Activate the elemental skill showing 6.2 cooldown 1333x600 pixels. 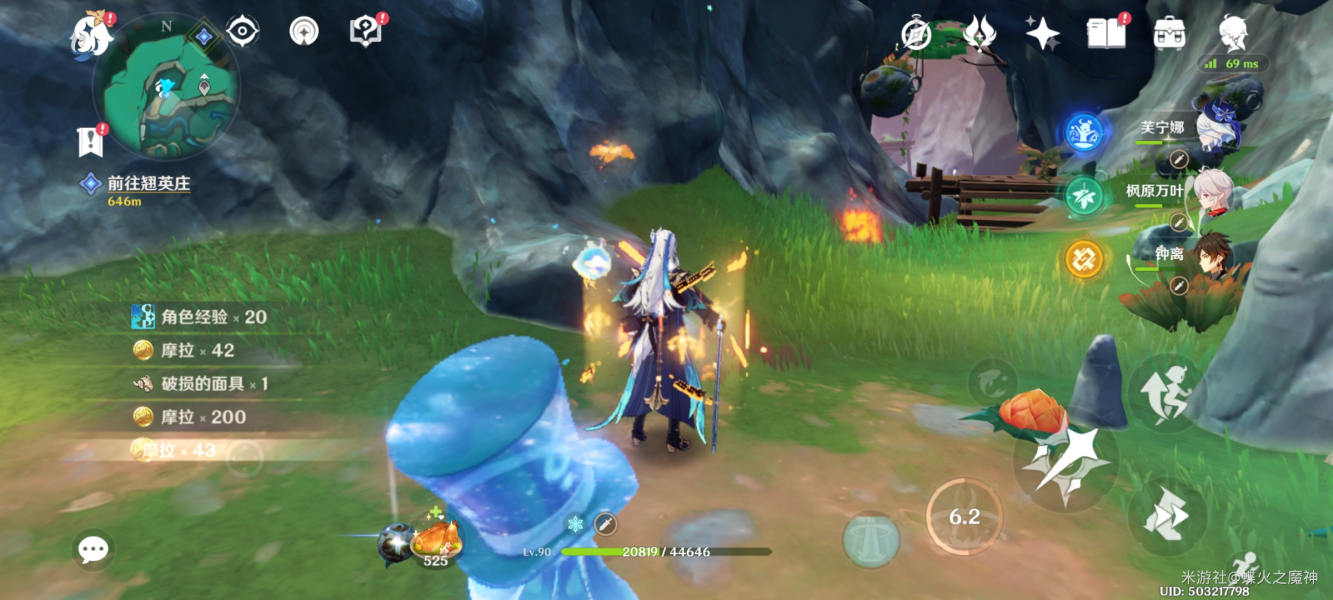[x=964, y=516]
